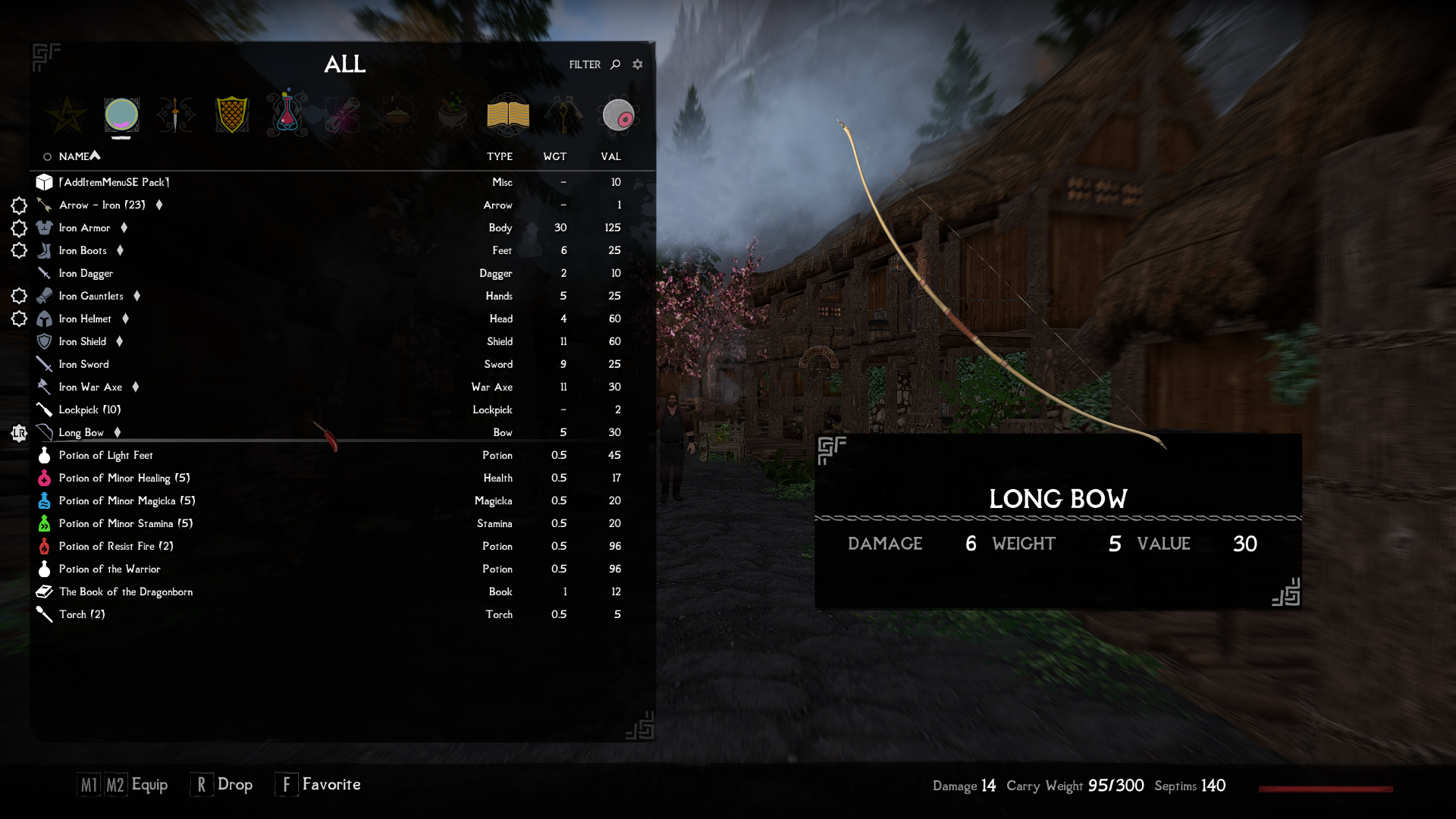Open the Books category icon
The height and width of the screenshot is (819, 1456).
pyautogui.click(x=508, y=114)
